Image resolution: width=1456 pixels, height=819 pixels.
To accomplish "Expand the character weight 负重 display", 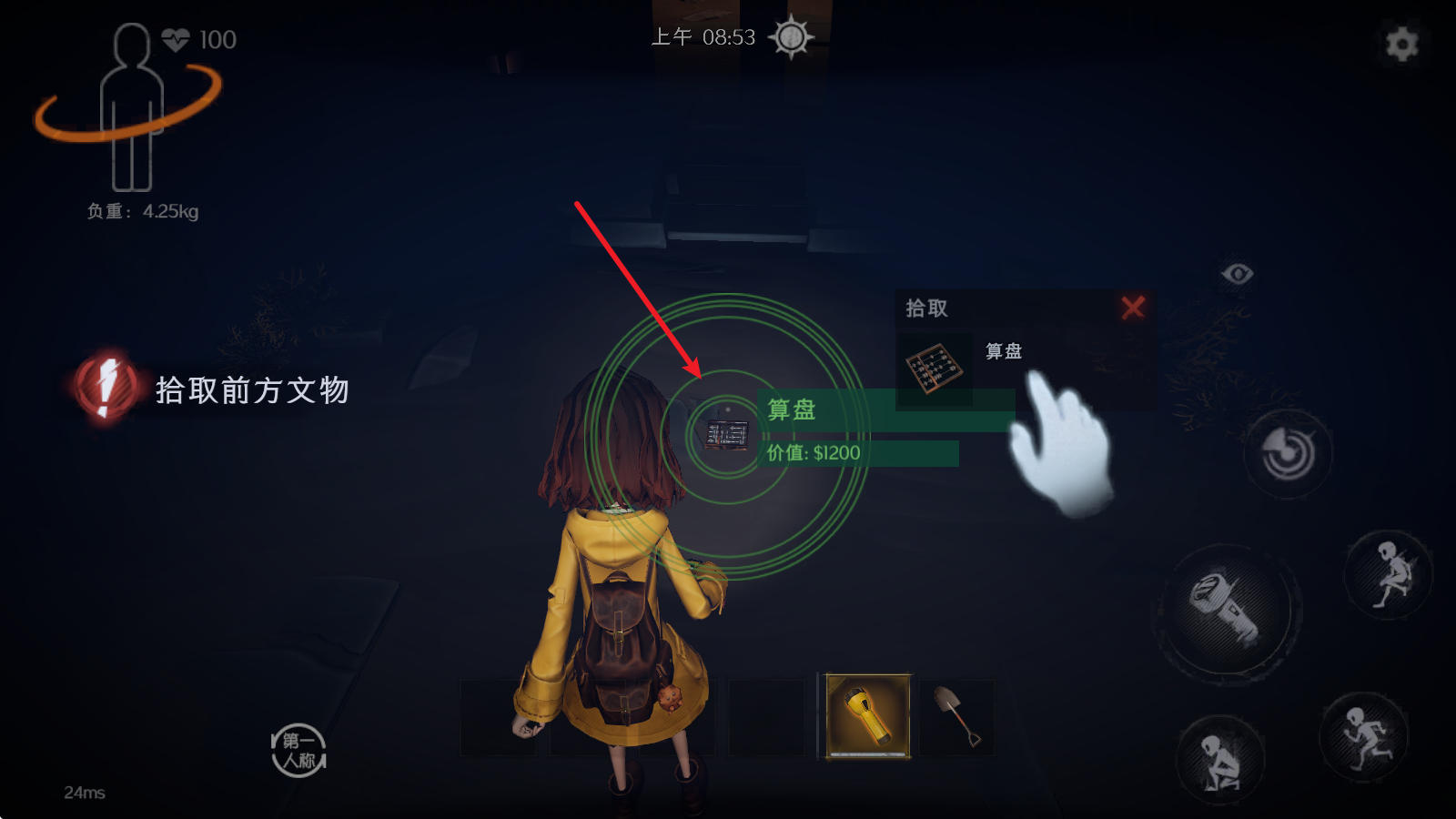I will pos(141,212).
